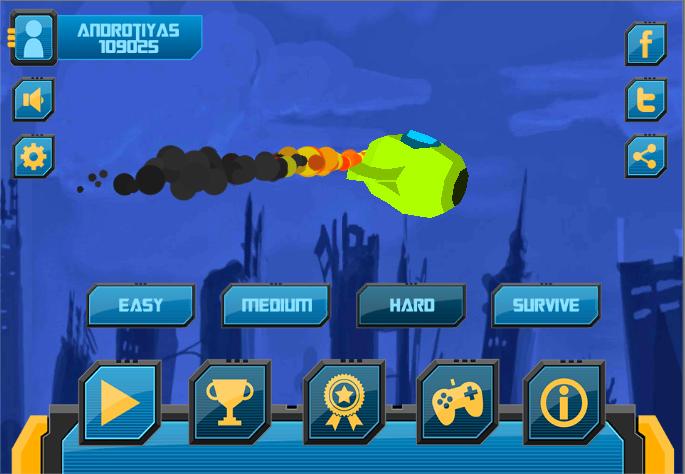Pick Hard difficulty
The image size is (685, 474).
[x=411, y=305]
